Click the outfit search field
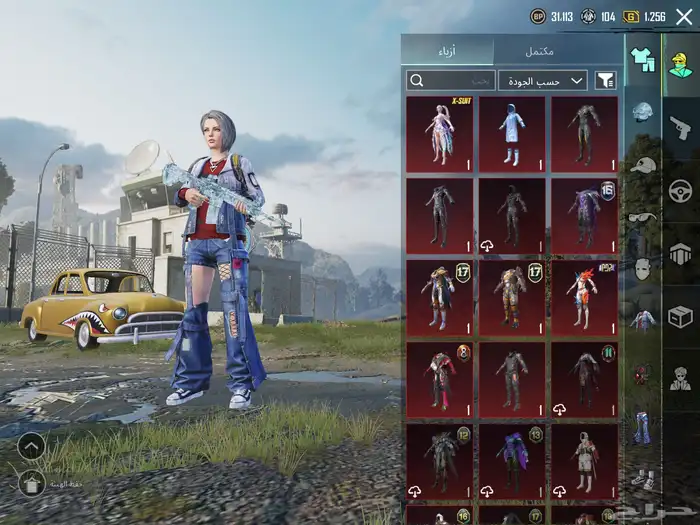This screenshot has width=700, height=525. coord(450,80)
